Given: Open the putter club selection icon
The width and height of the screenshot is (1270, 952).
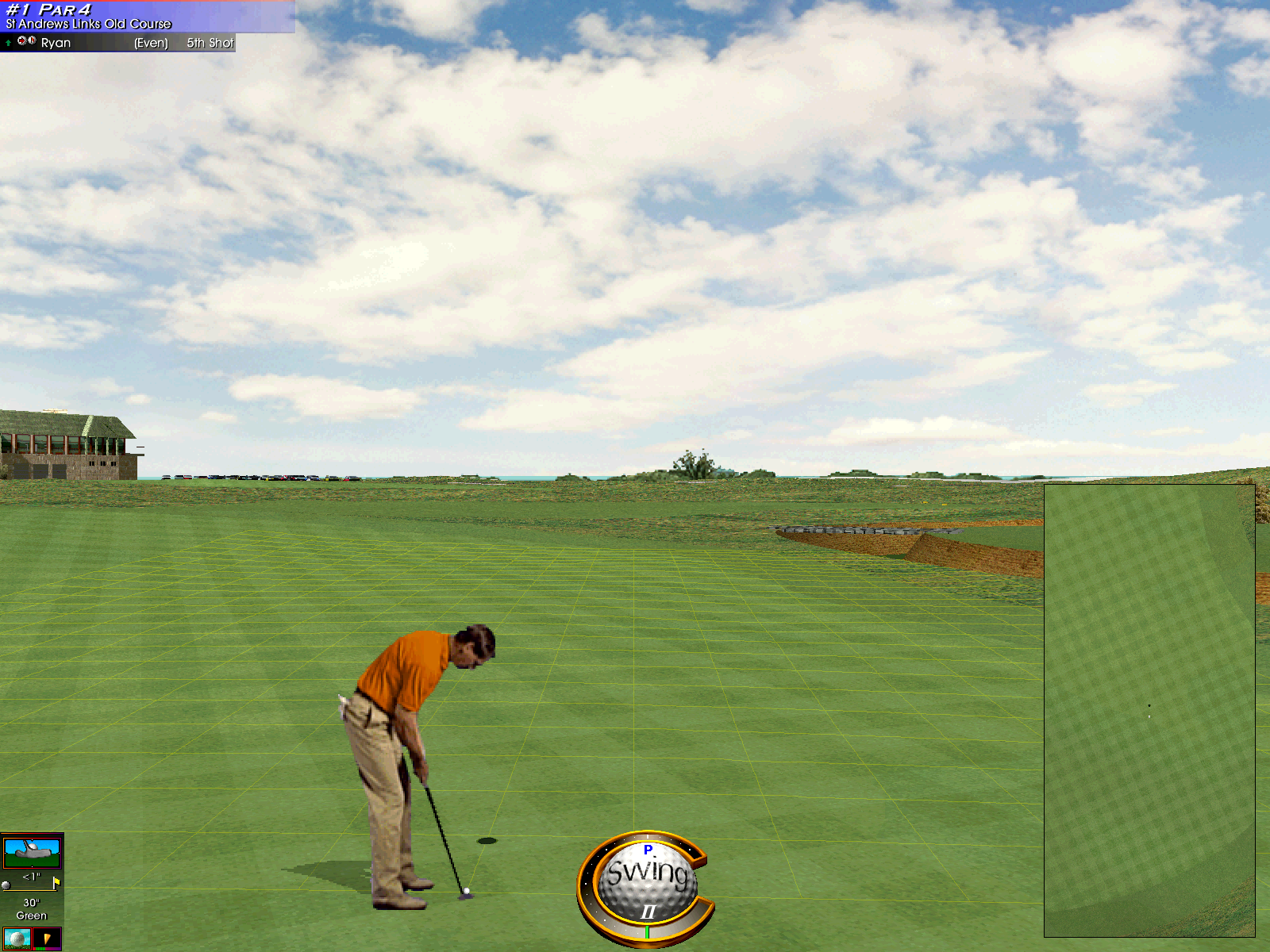Looking at the screenshot, I should (x=32, y=852).
